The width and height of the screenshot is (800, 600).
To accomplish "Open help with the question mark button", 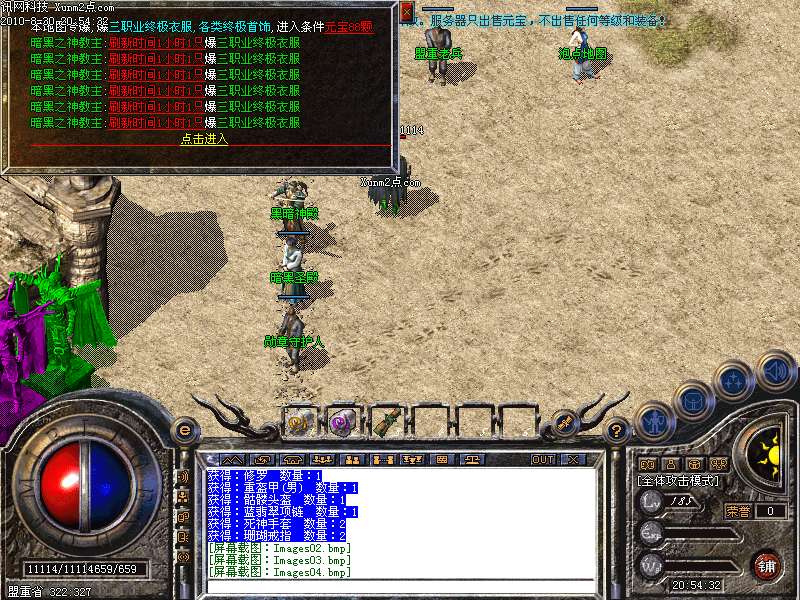I will (x=617, y=431).
